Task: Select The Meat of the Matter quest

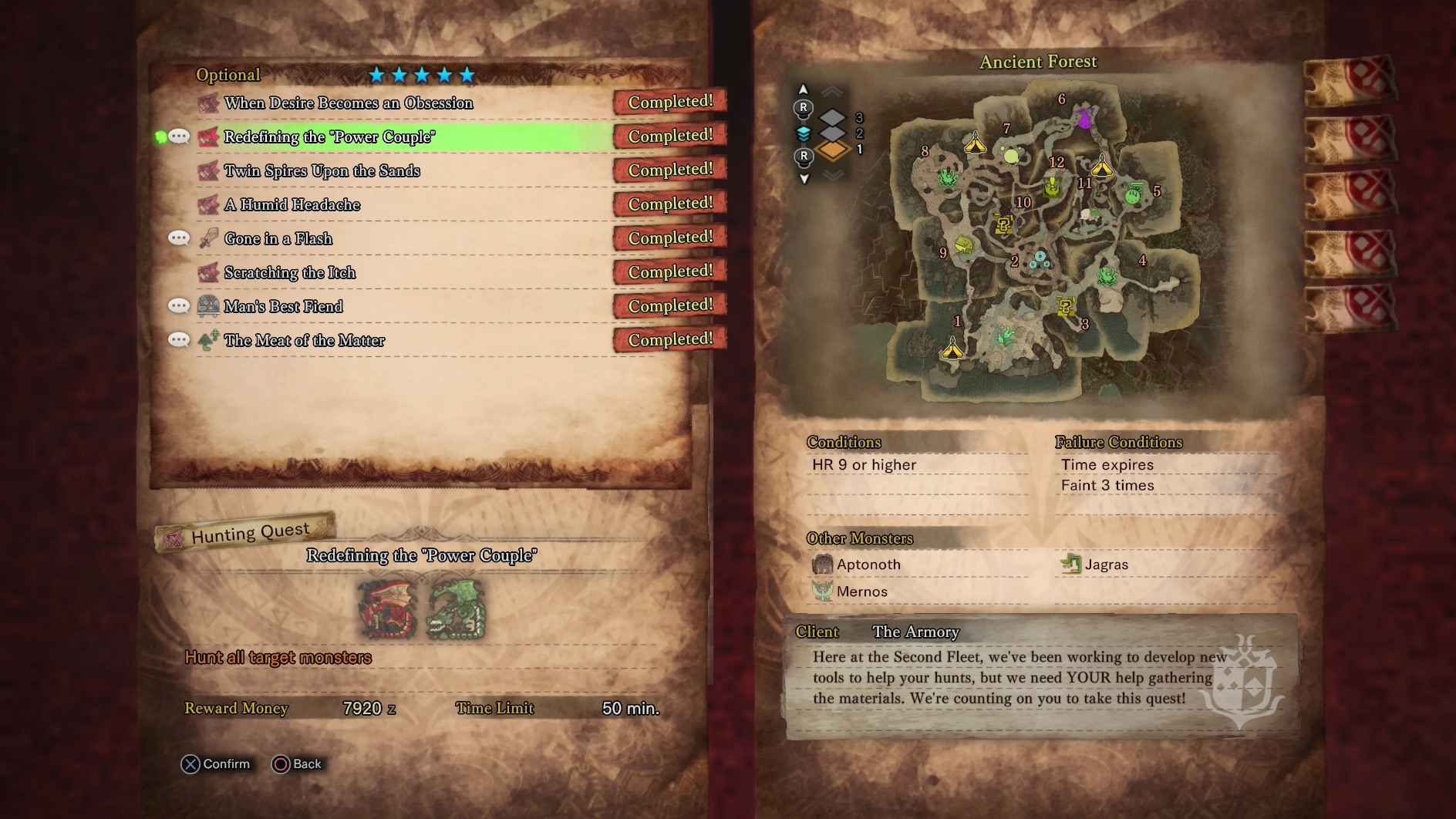Action: tap(304, 341)
